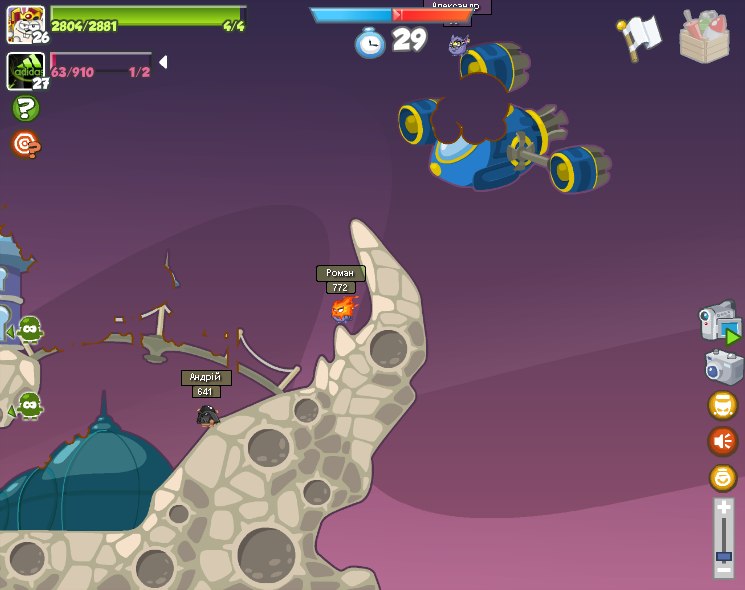Select the Adidas logo opponent avatar
This screenshot has height=590, width=745.
25,71
